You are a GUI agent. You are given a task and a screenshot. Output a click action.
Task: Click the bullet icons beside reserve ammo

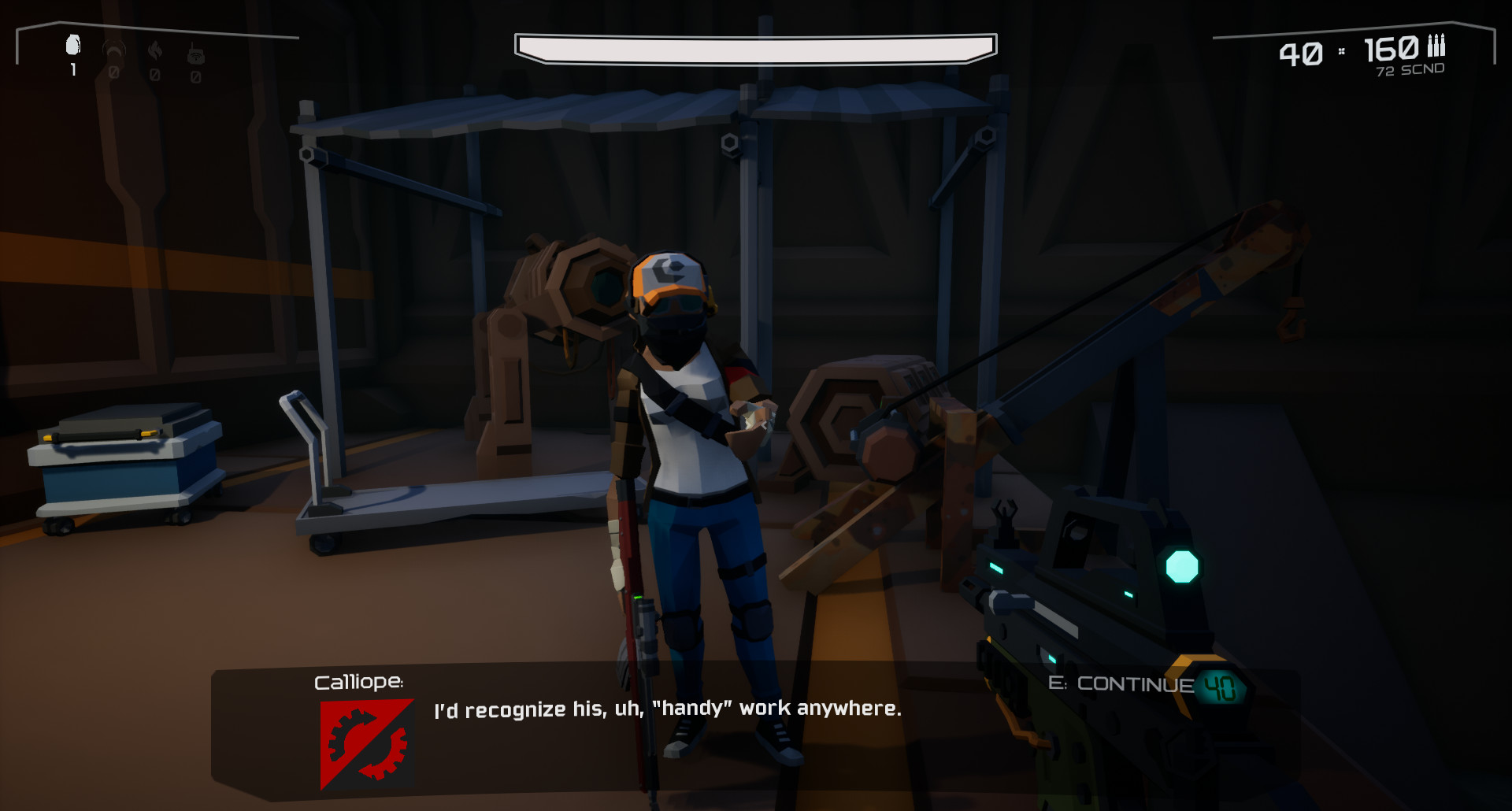coord(1435,49)
